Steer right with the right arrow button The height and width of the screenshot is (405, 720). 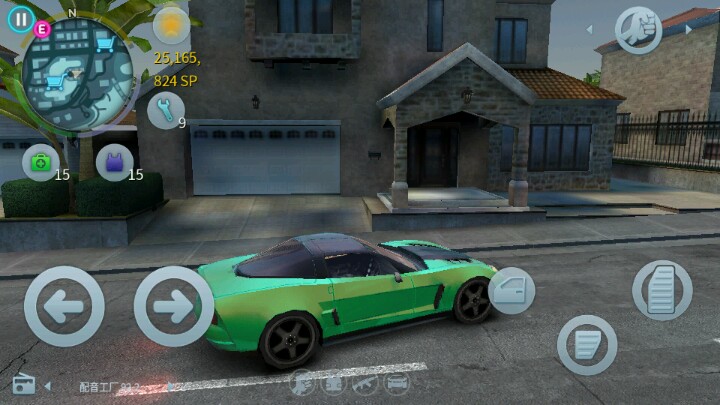click(173, 306)
